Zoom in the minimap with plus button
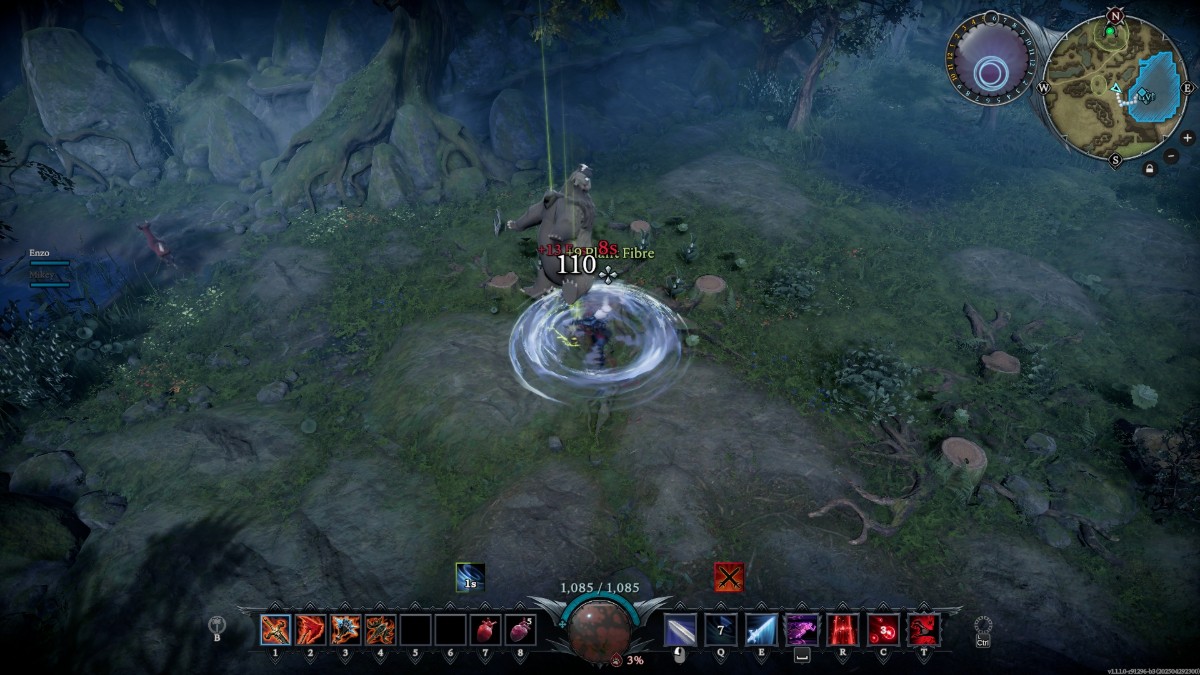This screenshot has width=1200, height=675. point(1187,138)
